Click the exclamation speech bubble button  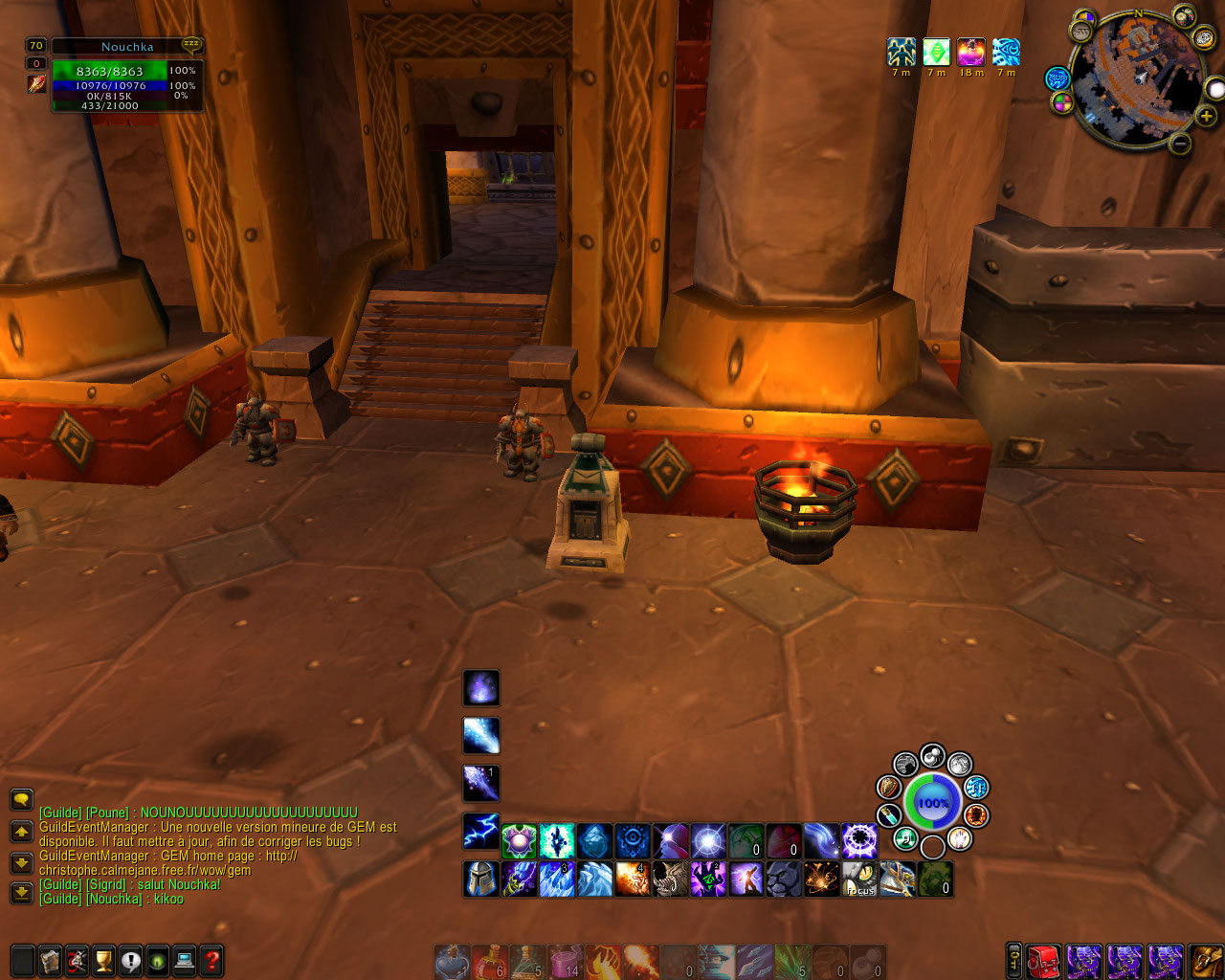[131, 960]
